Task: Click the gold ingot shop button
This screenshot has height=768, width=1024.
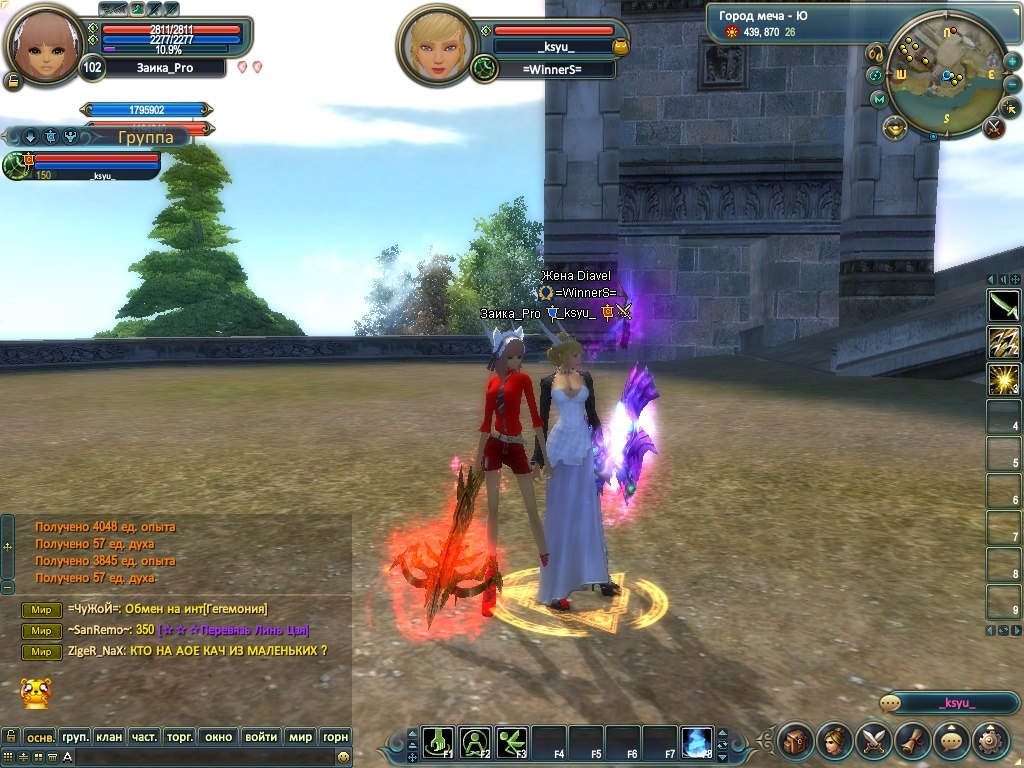Action: tap(894, 127)
